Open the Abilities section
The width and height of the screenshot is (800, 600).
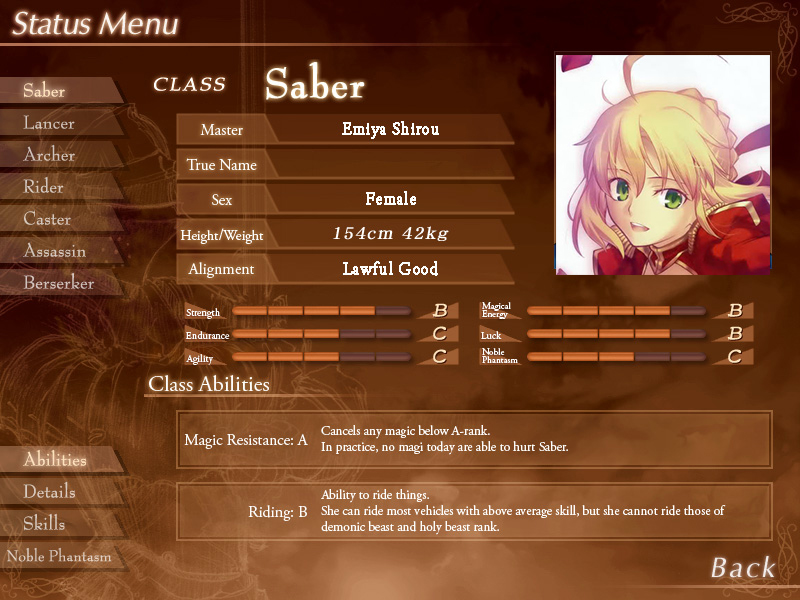click(56, 460)
